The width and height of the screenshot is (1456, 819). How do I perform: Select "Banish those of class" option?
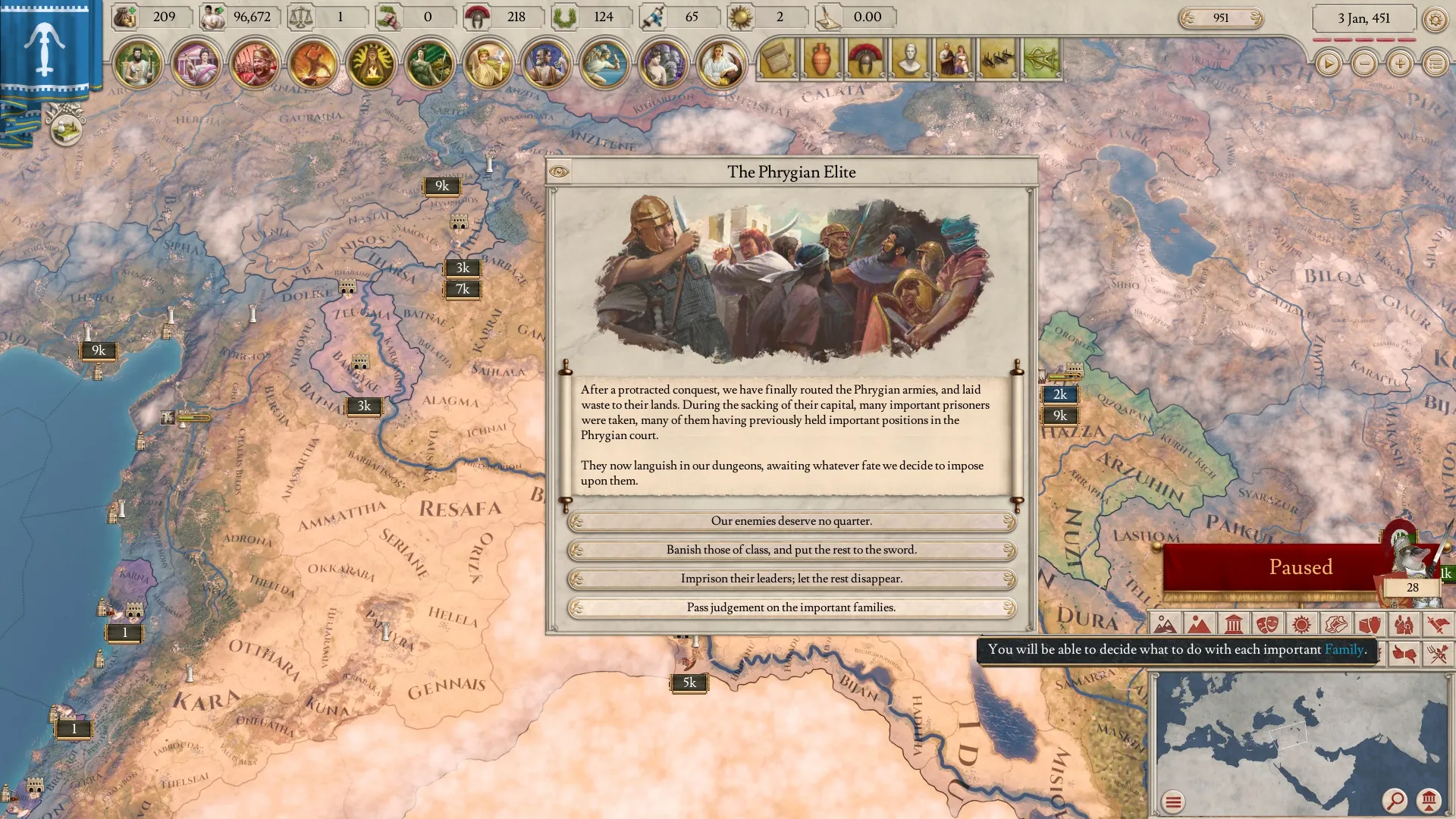791,550
